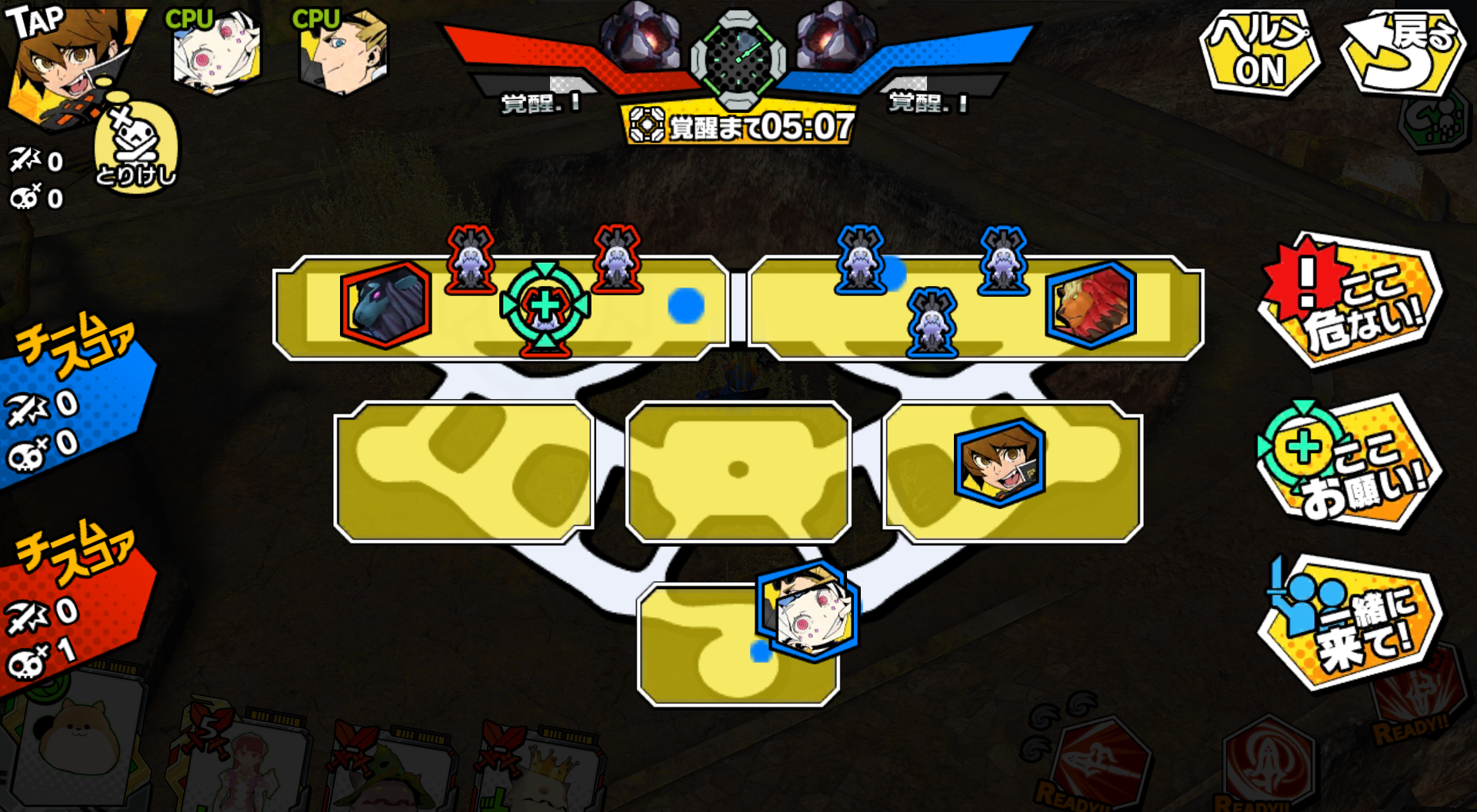
Task: Select the center map area tile
Action: pos(738,471)
